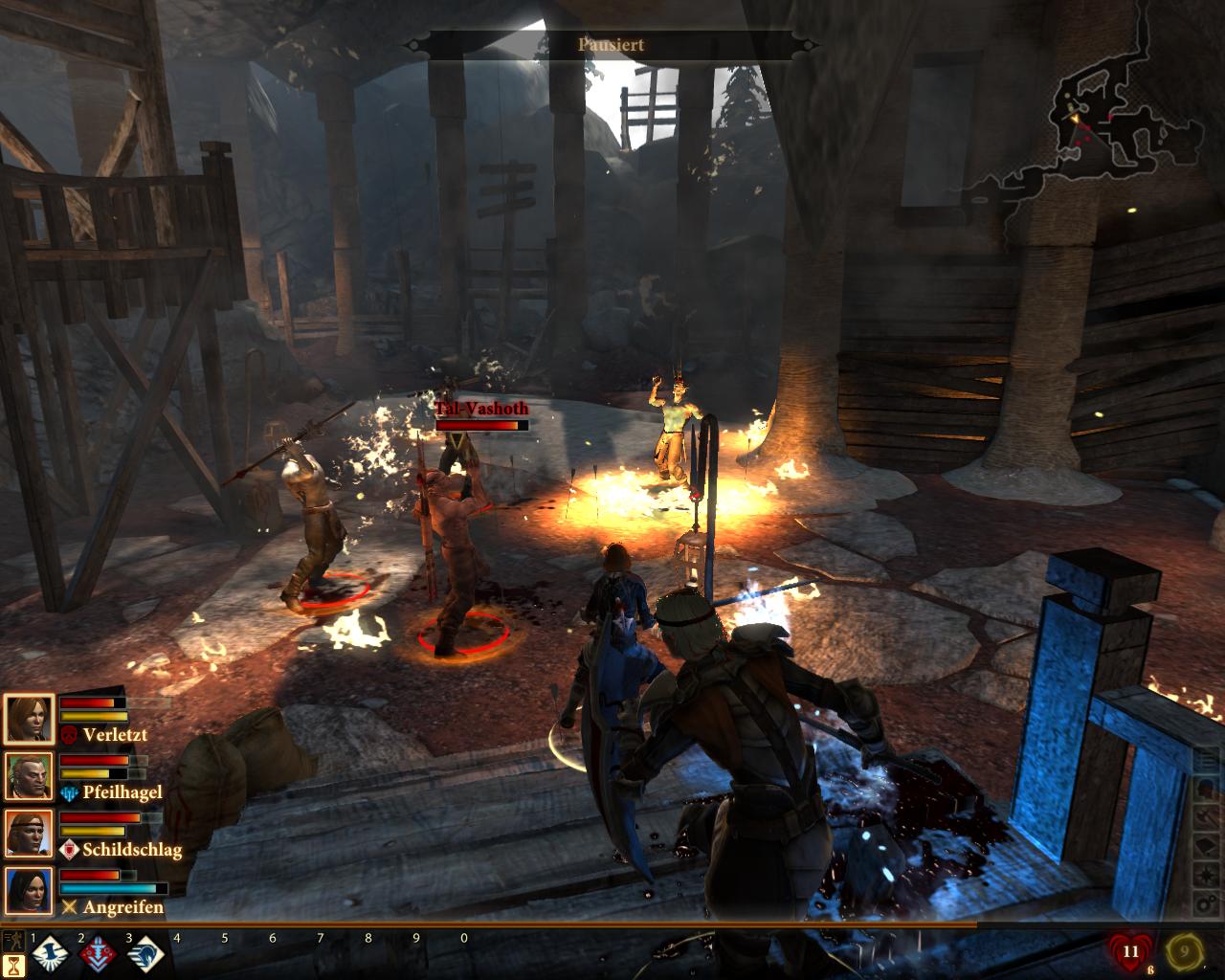The height and width of the screenshot is (980, 1225).
Task: Activate the horse head ability in slot 3
Action: pyautogui.click(x=145, y=954)
